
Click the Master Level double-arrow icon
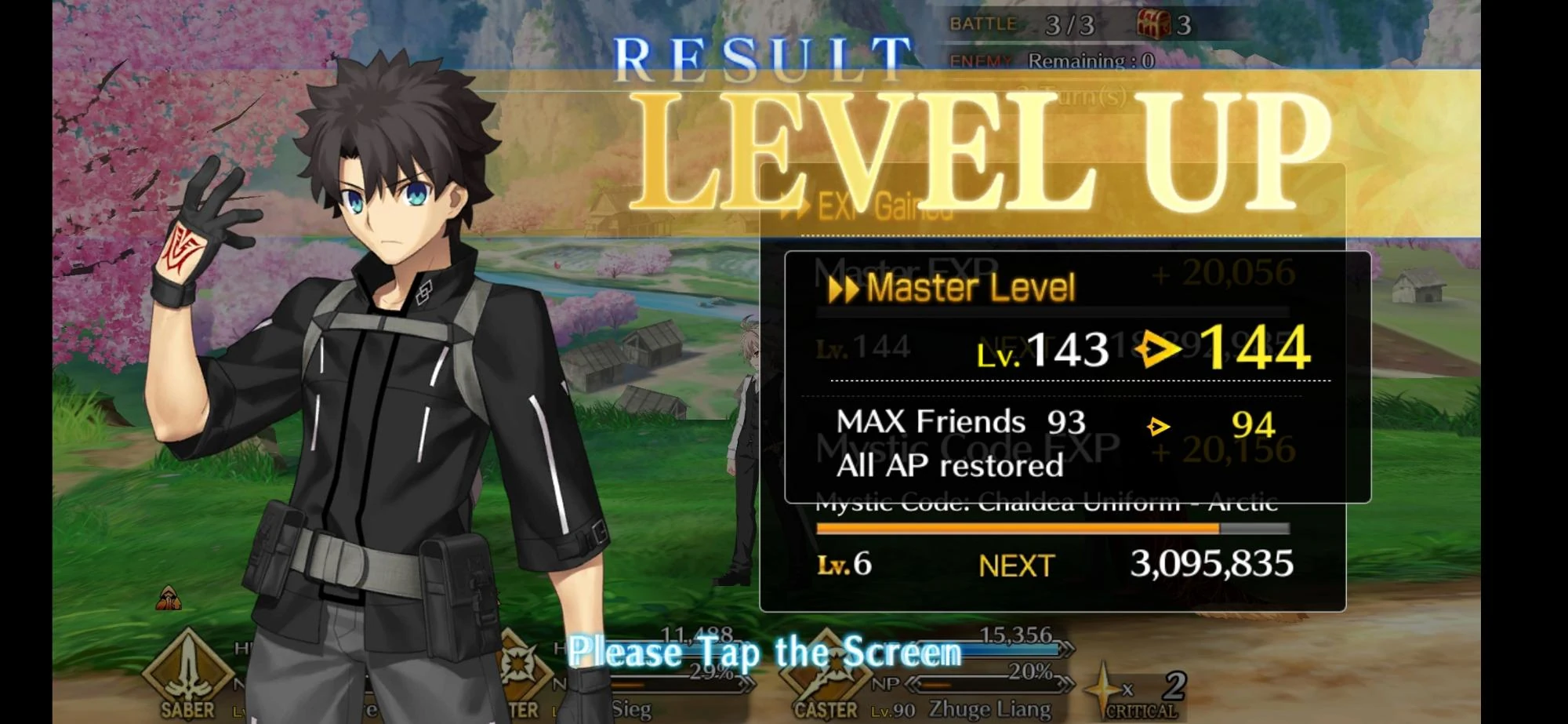[841, 287]
